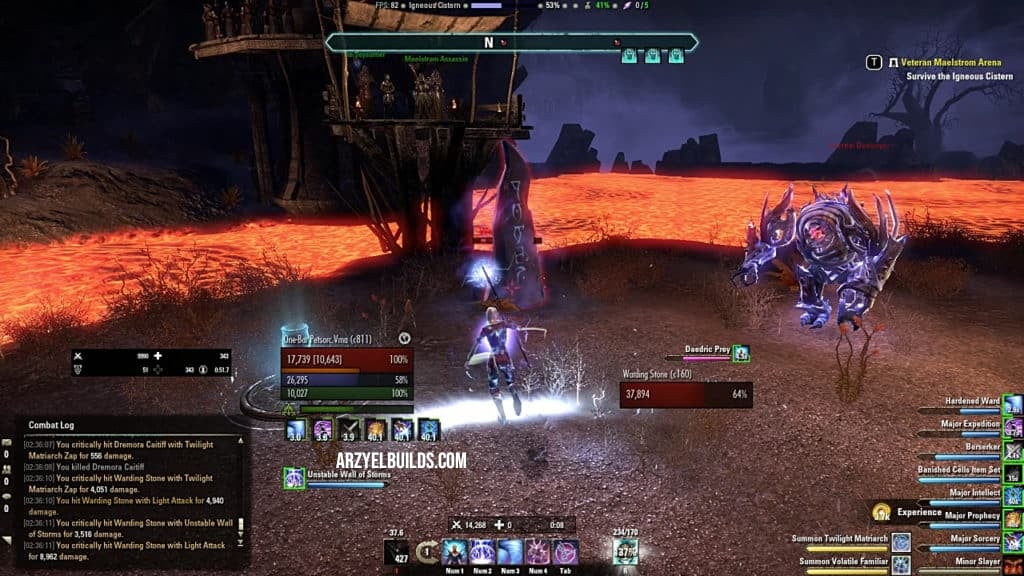Click the Major Prophecy buff icon

1013,519
